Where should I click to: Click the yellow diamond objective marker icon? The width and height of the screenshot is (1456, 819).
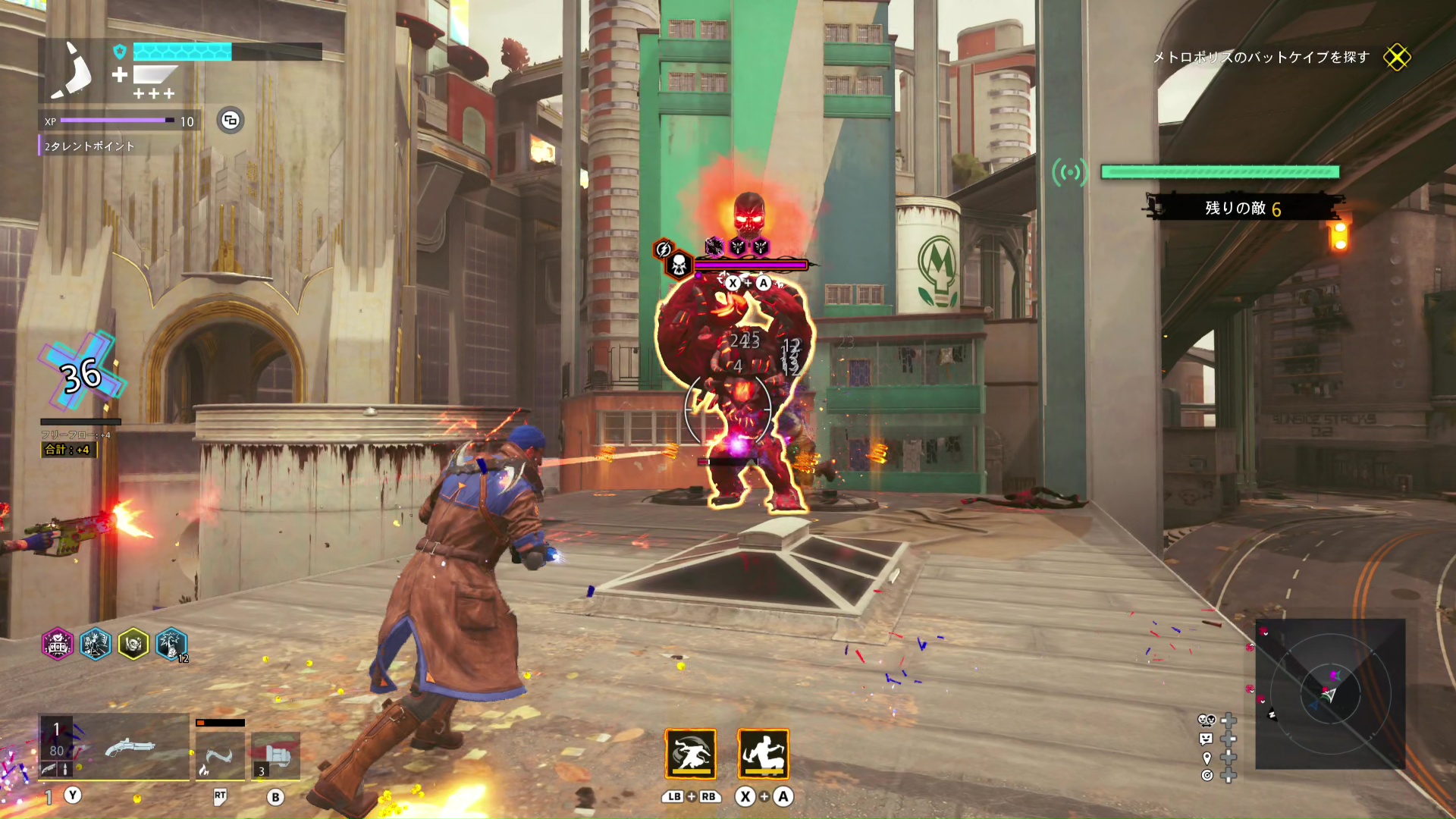tap(1397, 58)
